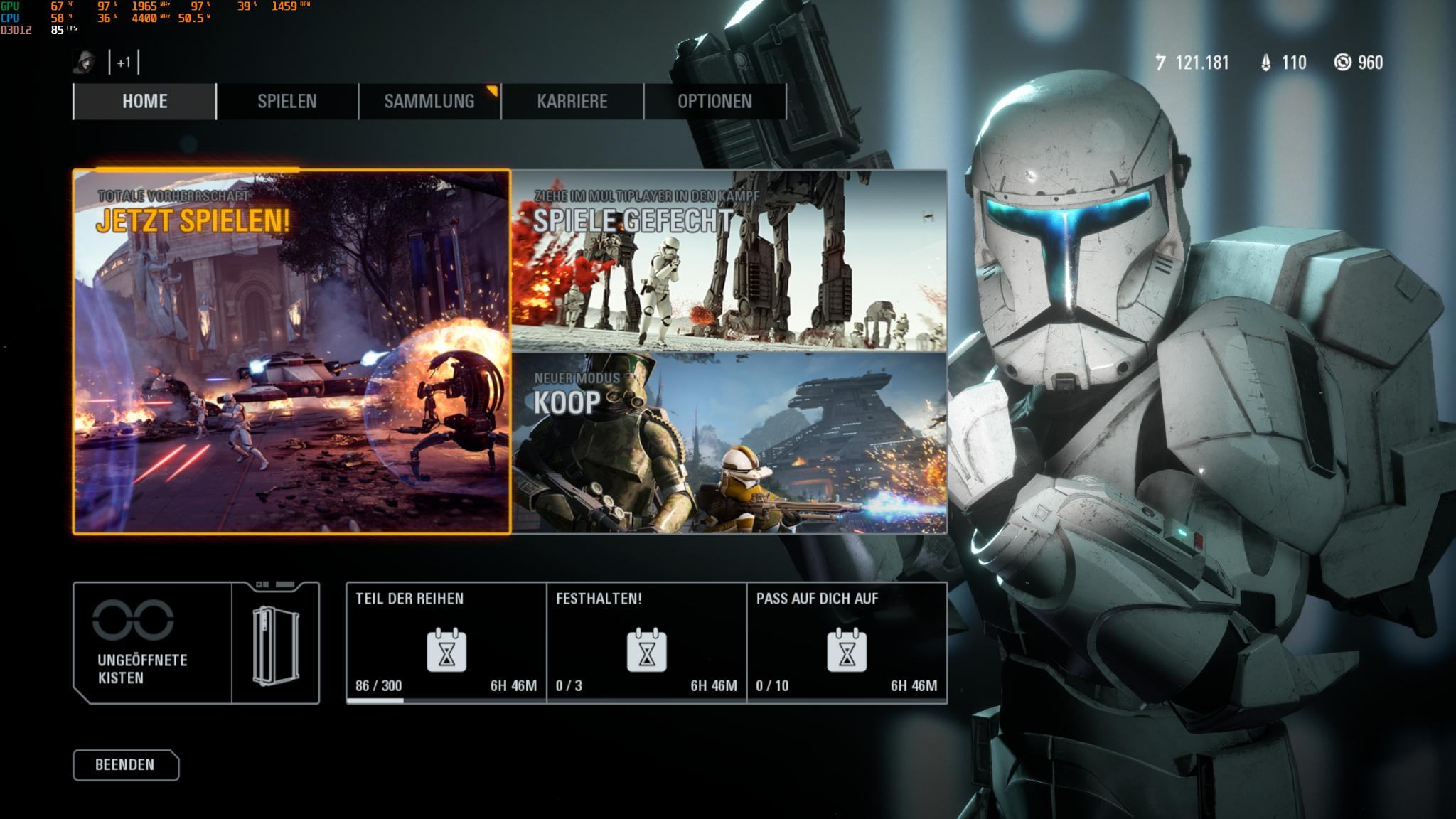Open the Ungeöffnete Kisten panel
The width and height of the screenshot is (1456, 819).
pyautogui.click(x=196, y=643)
